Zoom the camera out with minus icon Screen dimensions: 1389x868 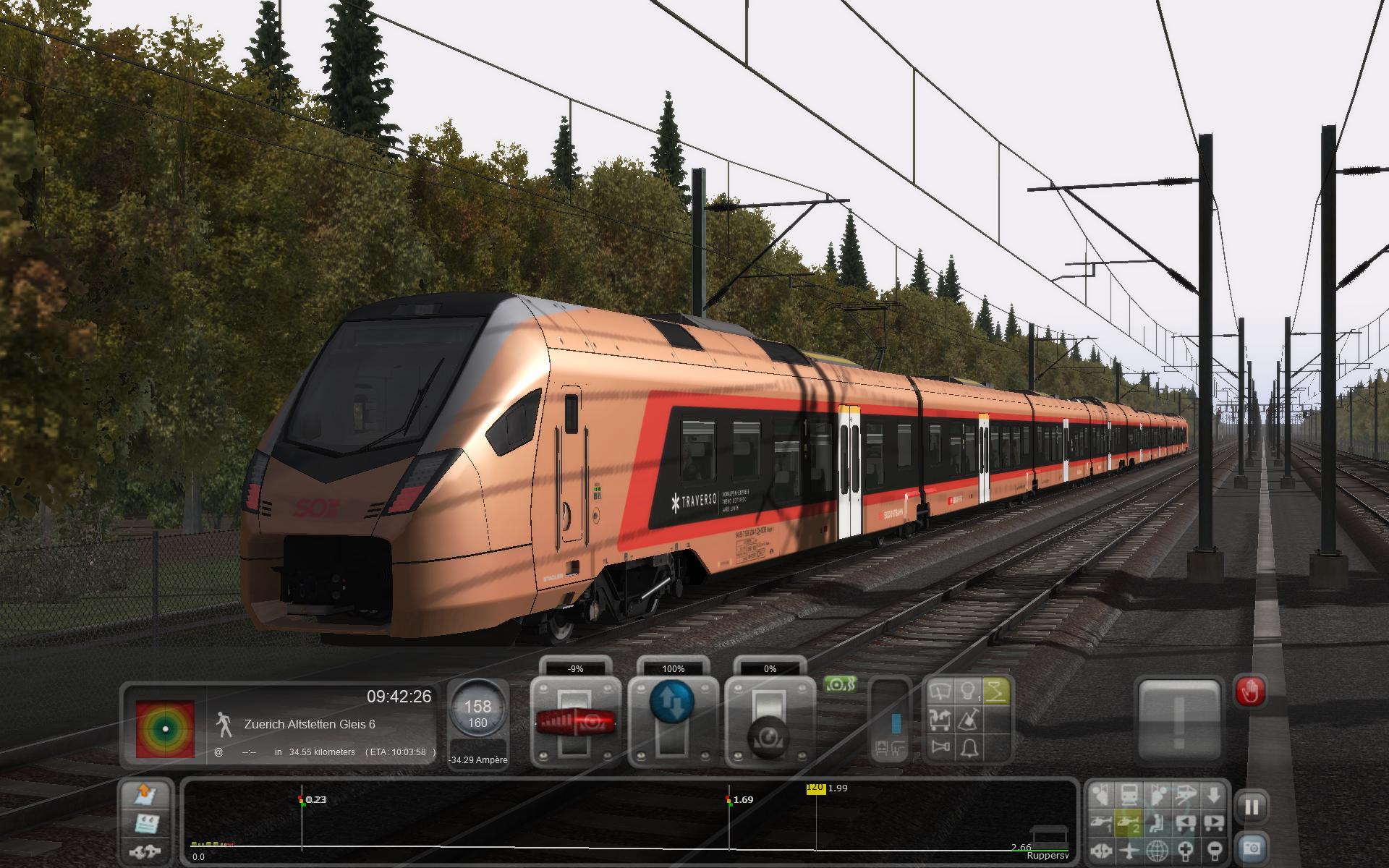point(1214,849)
